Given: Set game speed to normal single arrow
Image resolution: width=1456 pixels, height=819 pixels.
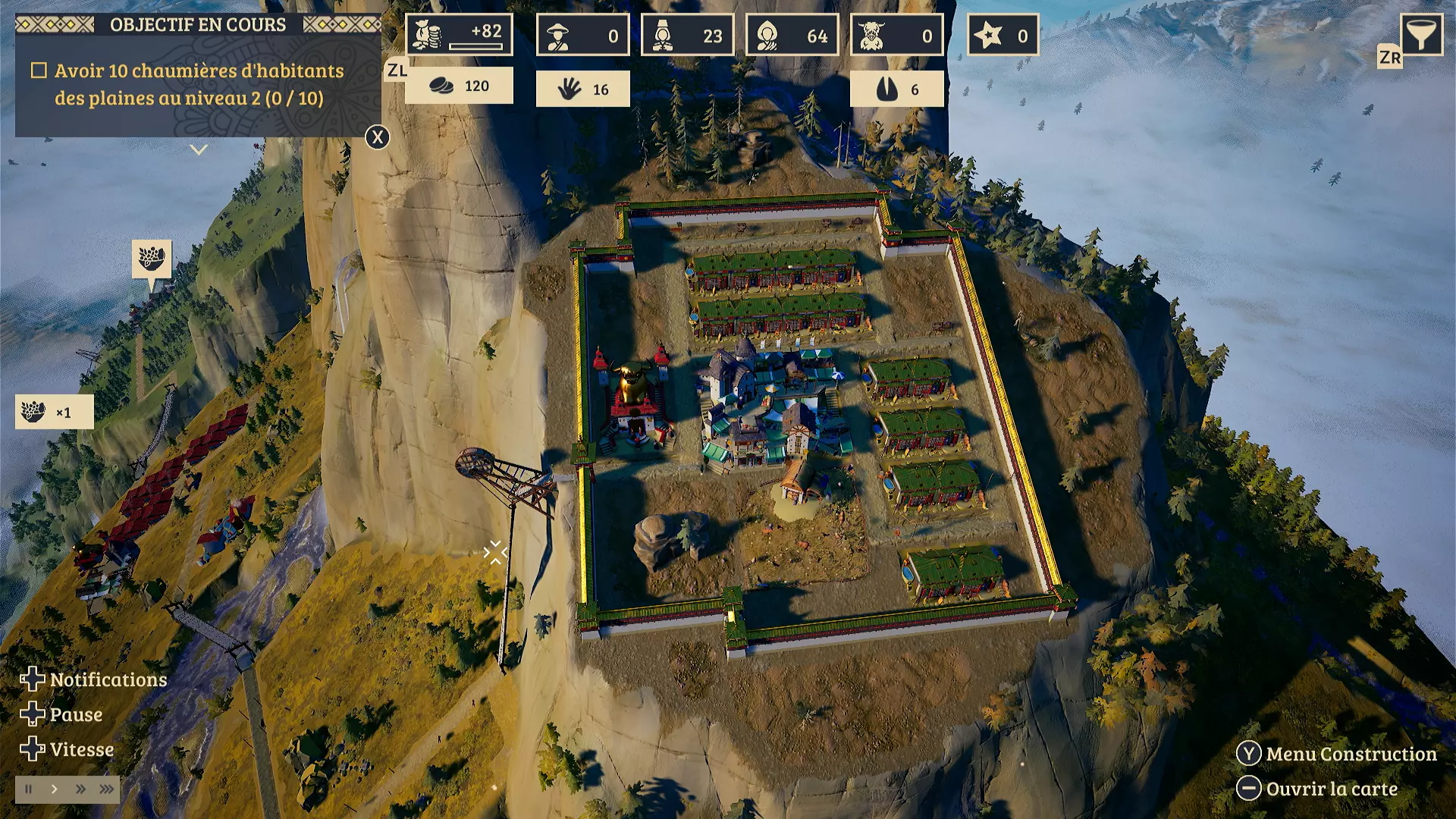Looking at the screenshot, I should tap(55, 789).
